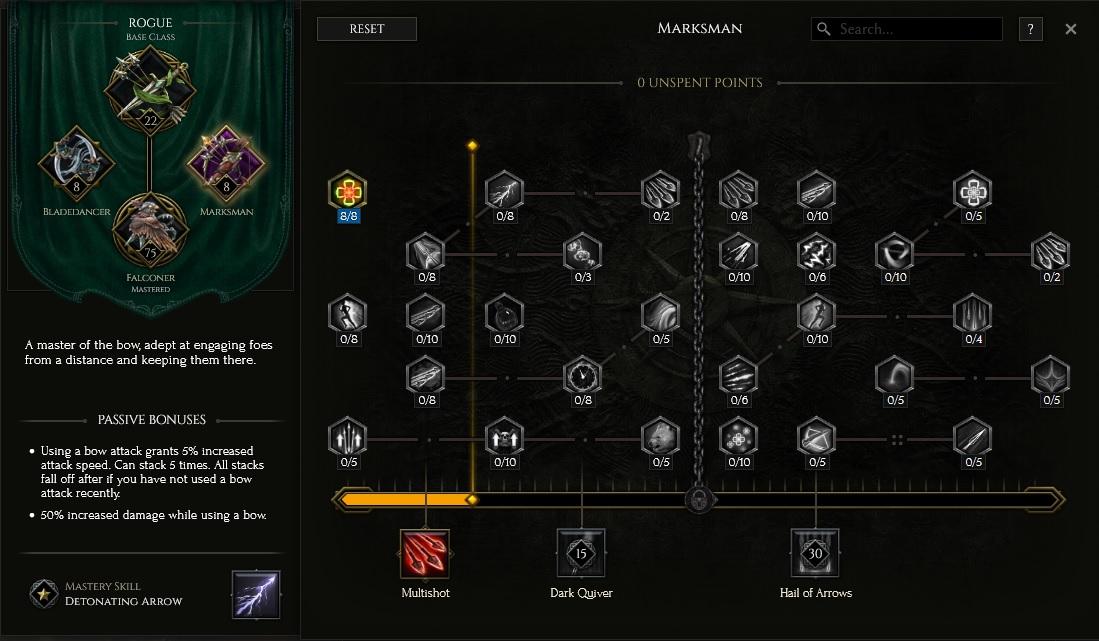Select the Hail of Arrows skill unlock

[816, 555]
